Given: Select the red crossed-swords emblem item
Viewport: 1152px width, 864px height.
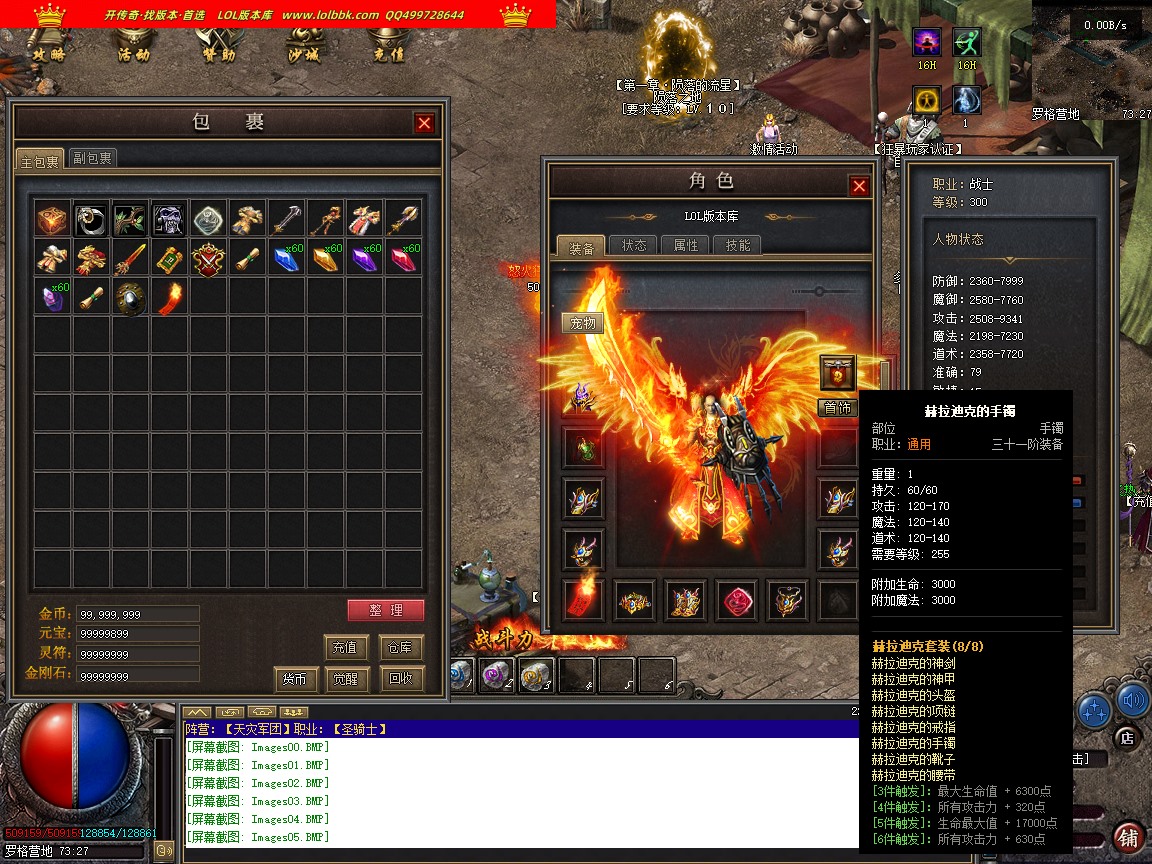Looking at the screenshot, I should [208, 258].
